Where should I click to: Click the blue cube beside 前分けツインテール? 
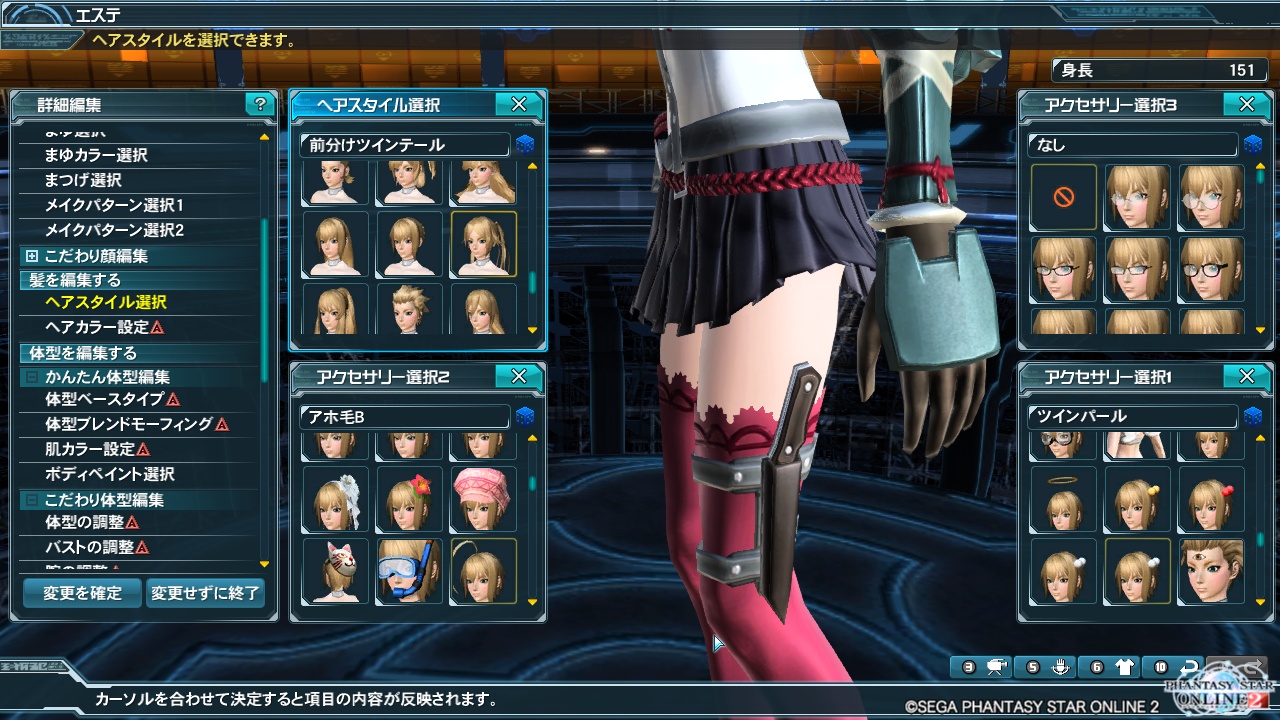525,146
